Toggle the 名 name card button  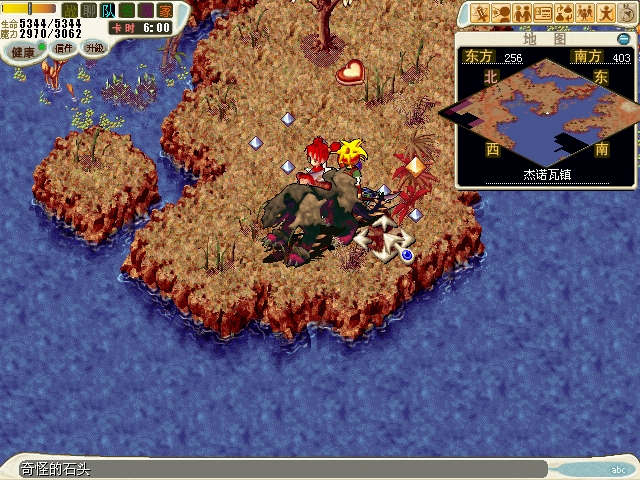click(x=127, y=10)
